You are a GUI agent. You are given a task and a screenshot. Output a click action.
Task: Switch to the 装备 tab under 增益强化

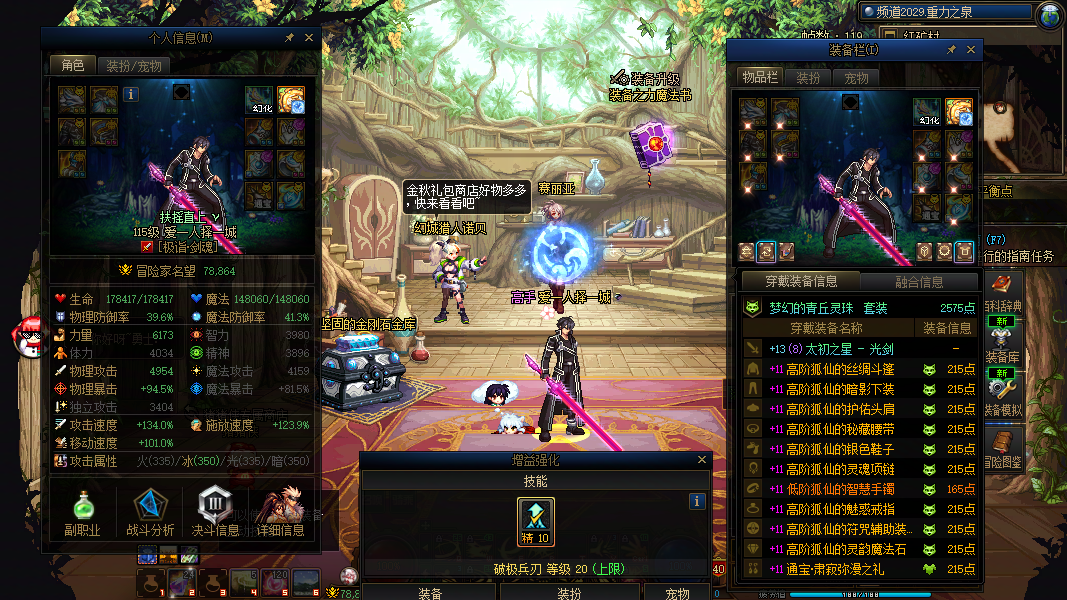[x=430, y=593]
